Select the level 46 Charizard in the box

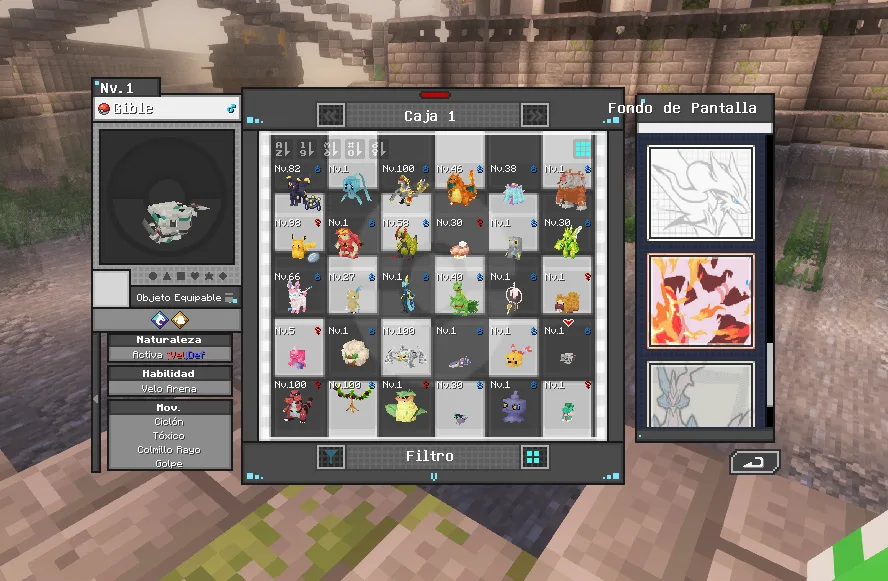[460, 188]
